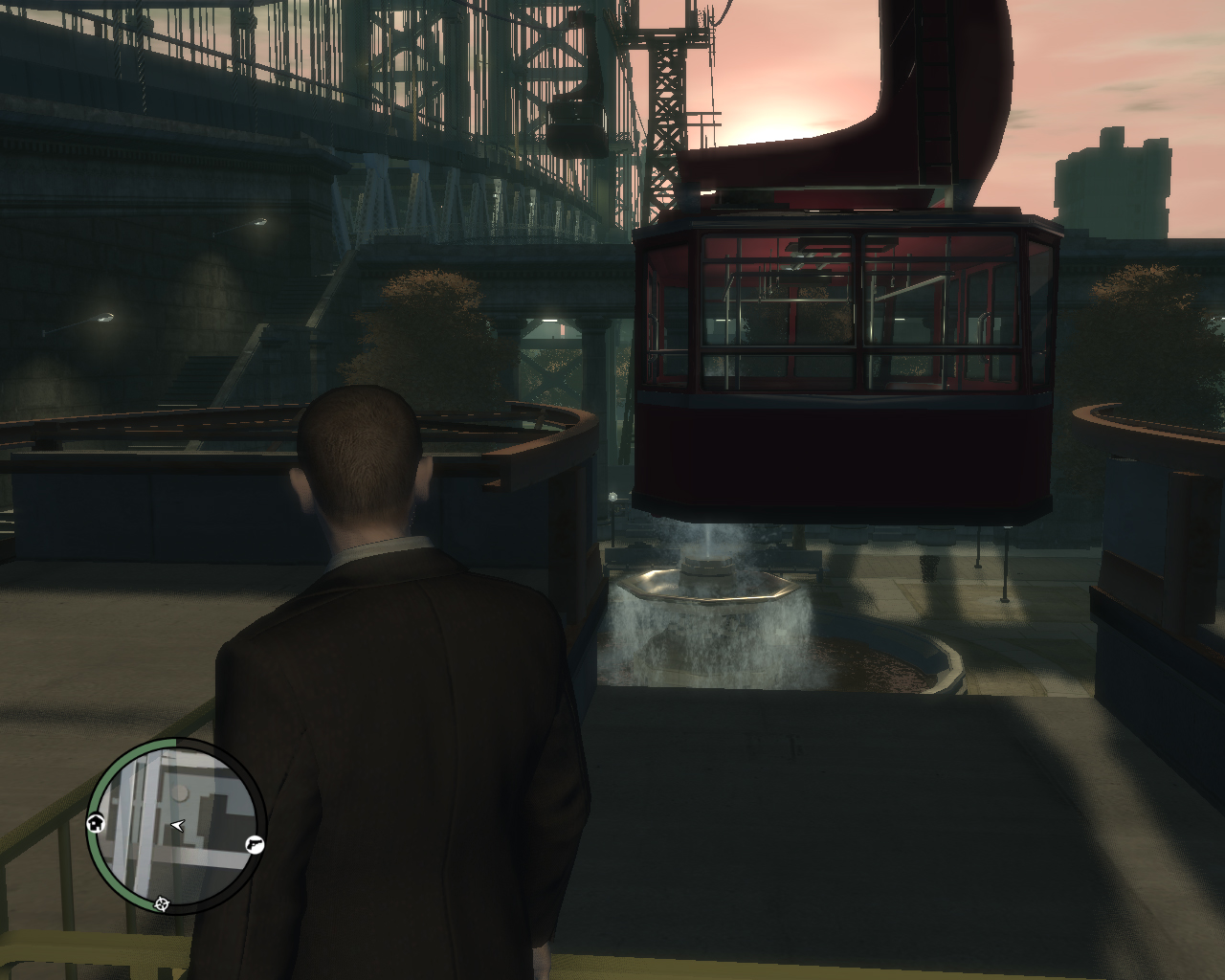Viewport: 1225px width, 980px height.
Task: Click the crosshair blip on the radar edge
Action: pos(162,903)
